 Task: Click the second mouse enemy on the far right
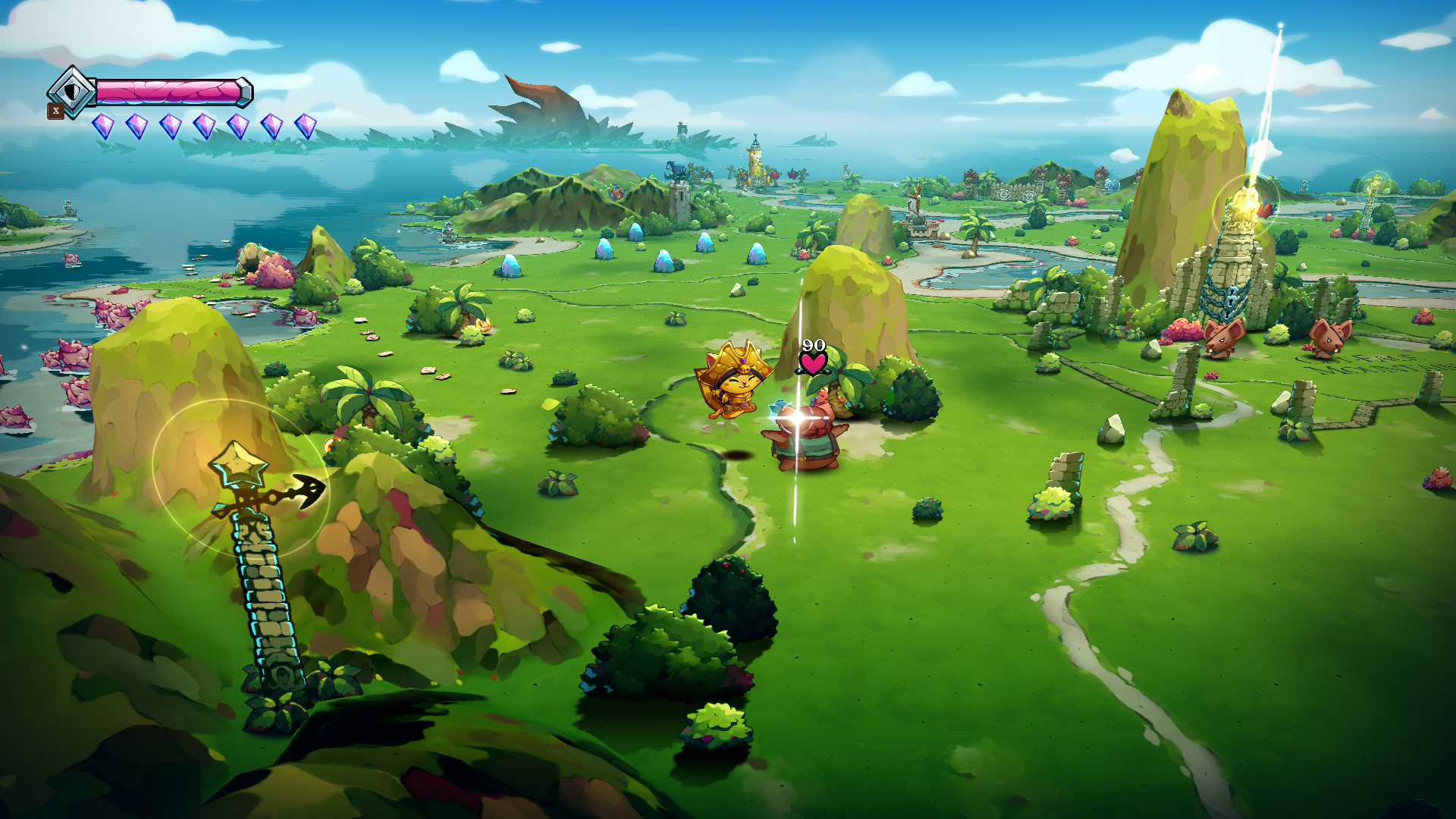point(1329,340)
